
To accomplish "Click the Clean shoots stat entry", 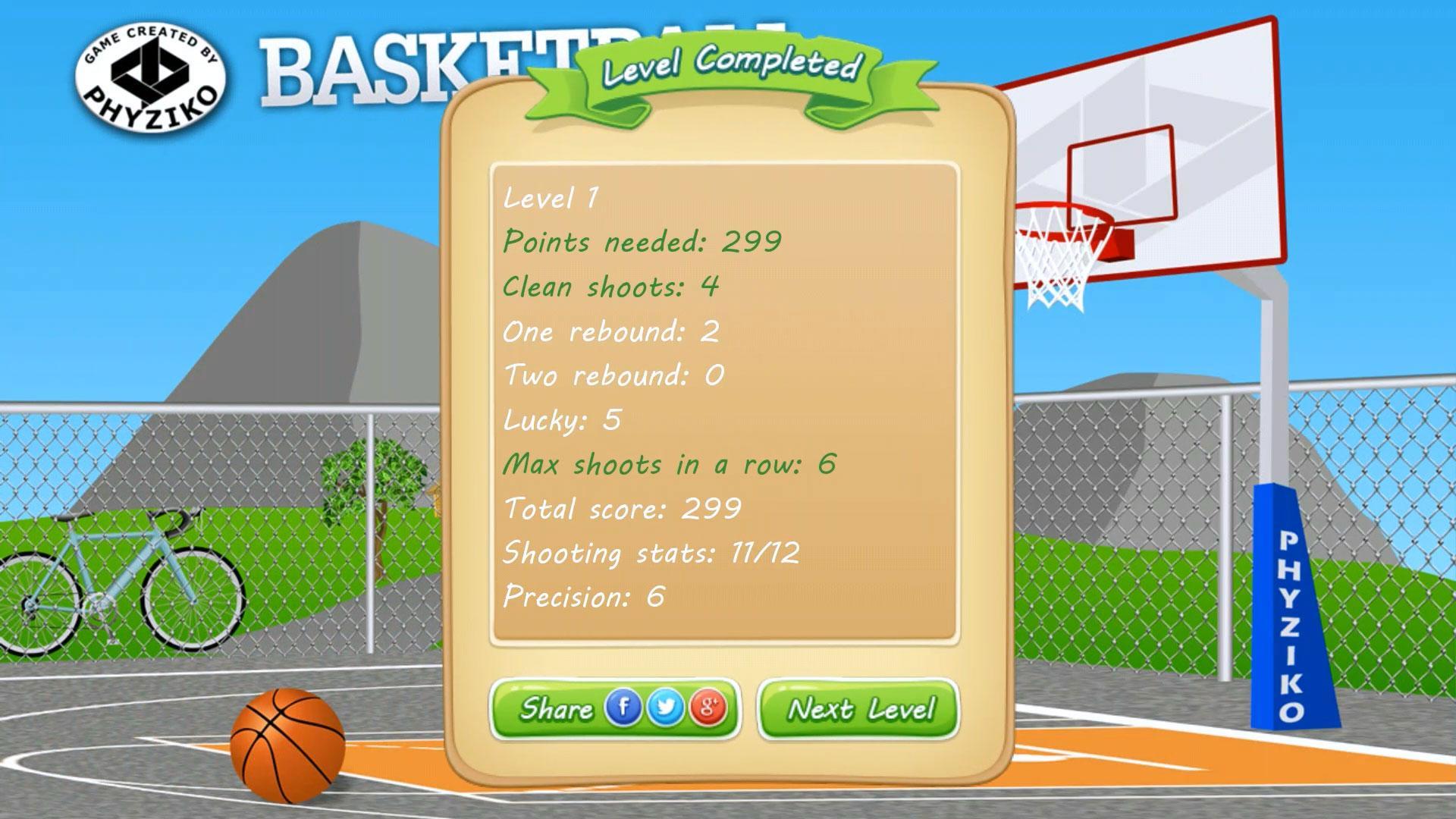I will click(x=609, y=287).
